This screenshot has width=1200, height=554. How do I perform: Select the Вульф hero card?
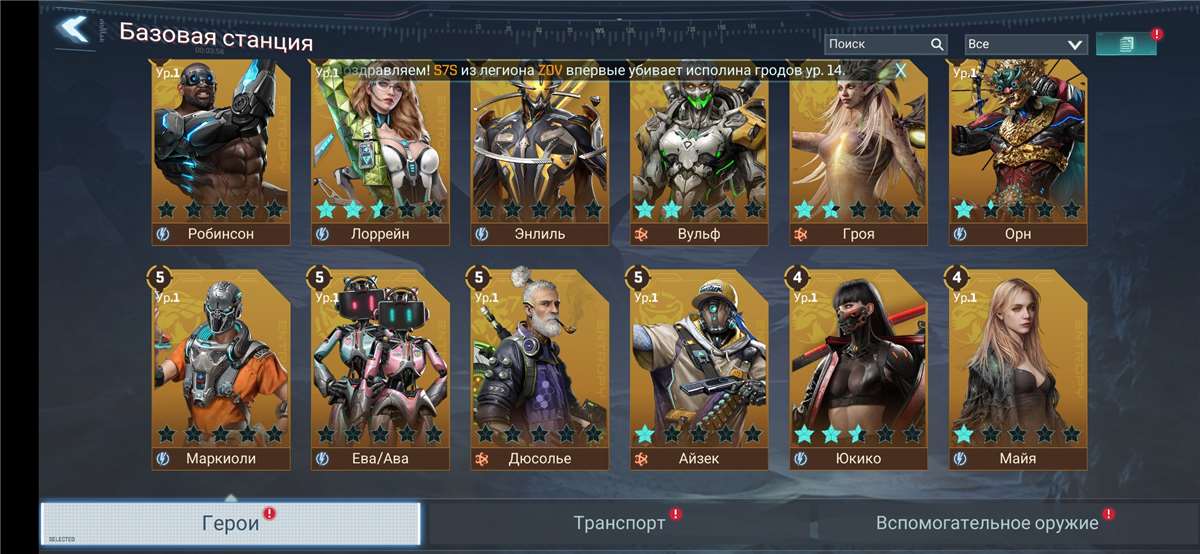[699, 150]
